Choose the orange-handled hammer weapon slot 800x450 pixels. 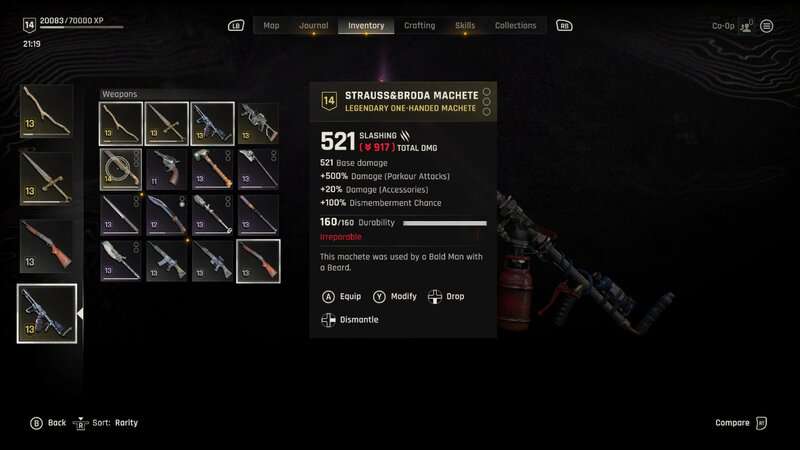(x=212, y=169)
